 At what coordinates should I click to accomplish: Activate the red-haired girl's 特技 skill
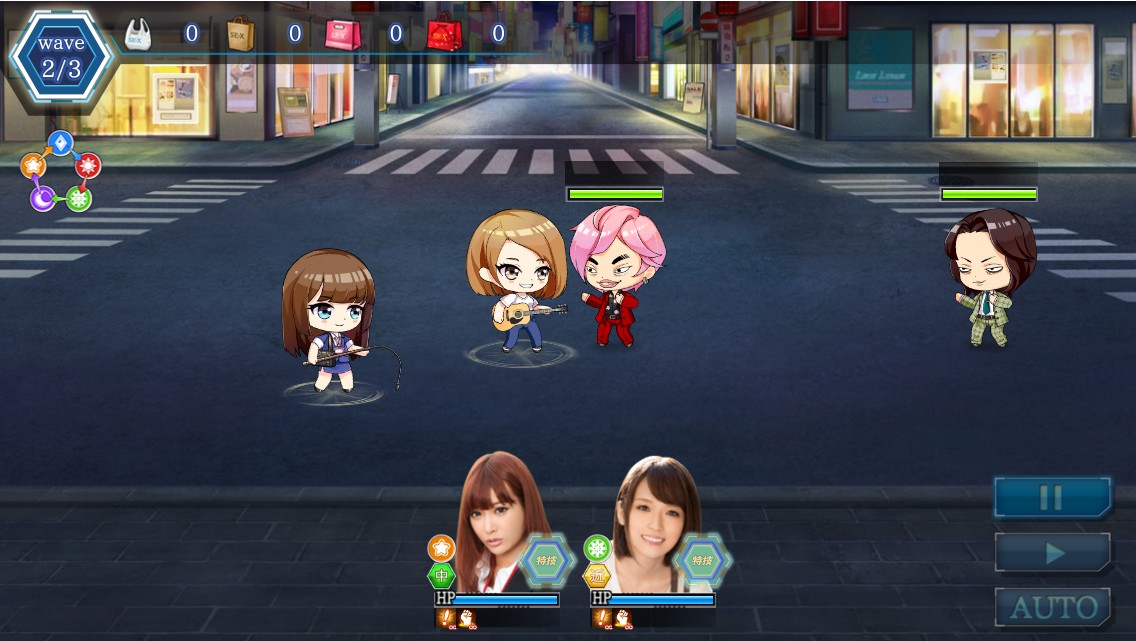pyautogui.click(x=546, y=560)
